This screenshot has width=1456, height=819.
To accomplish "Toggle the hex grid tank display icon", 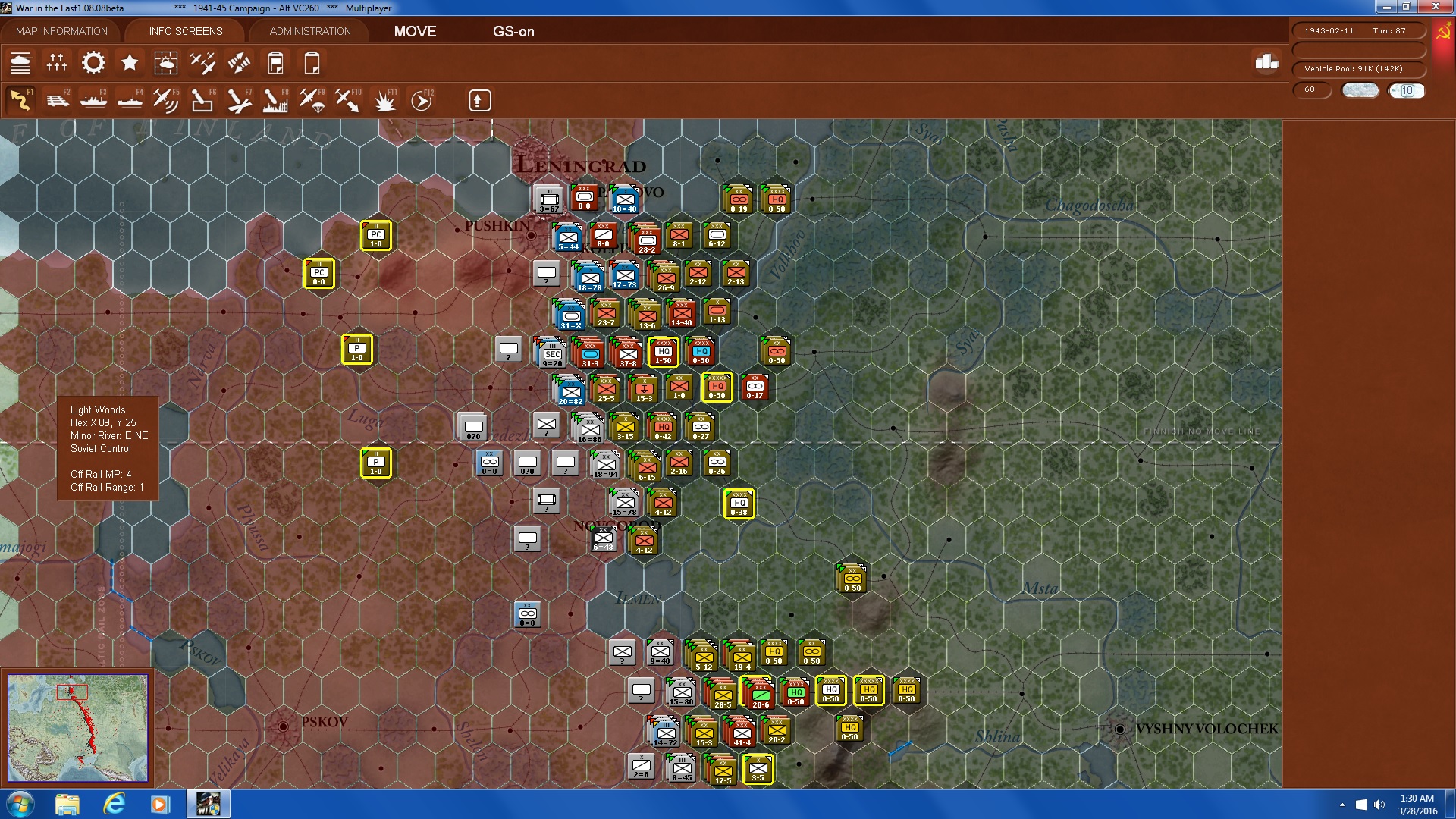I will coord(21,63).
